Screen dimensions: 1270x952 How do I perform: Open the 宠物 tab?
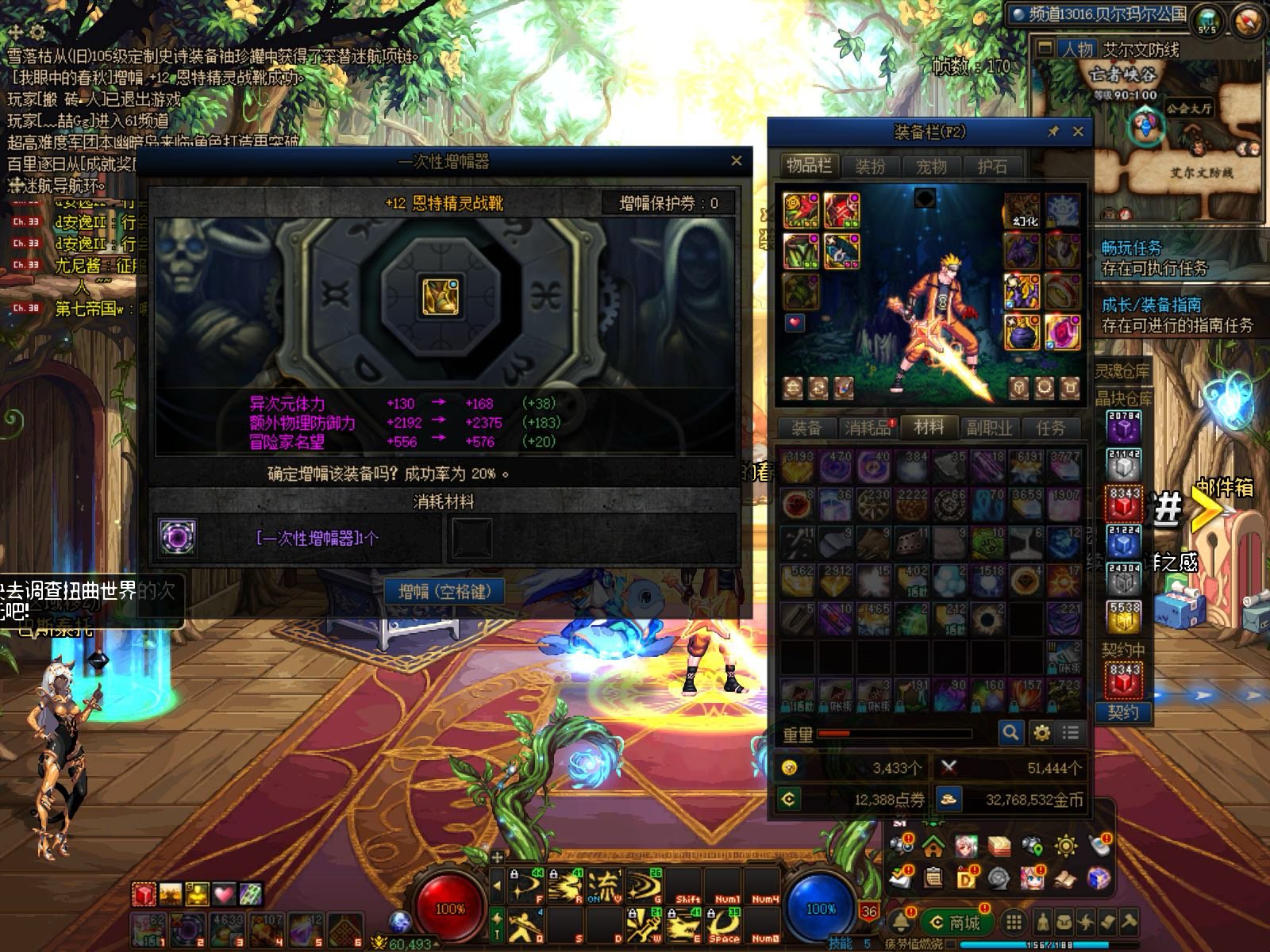(931, 167)
